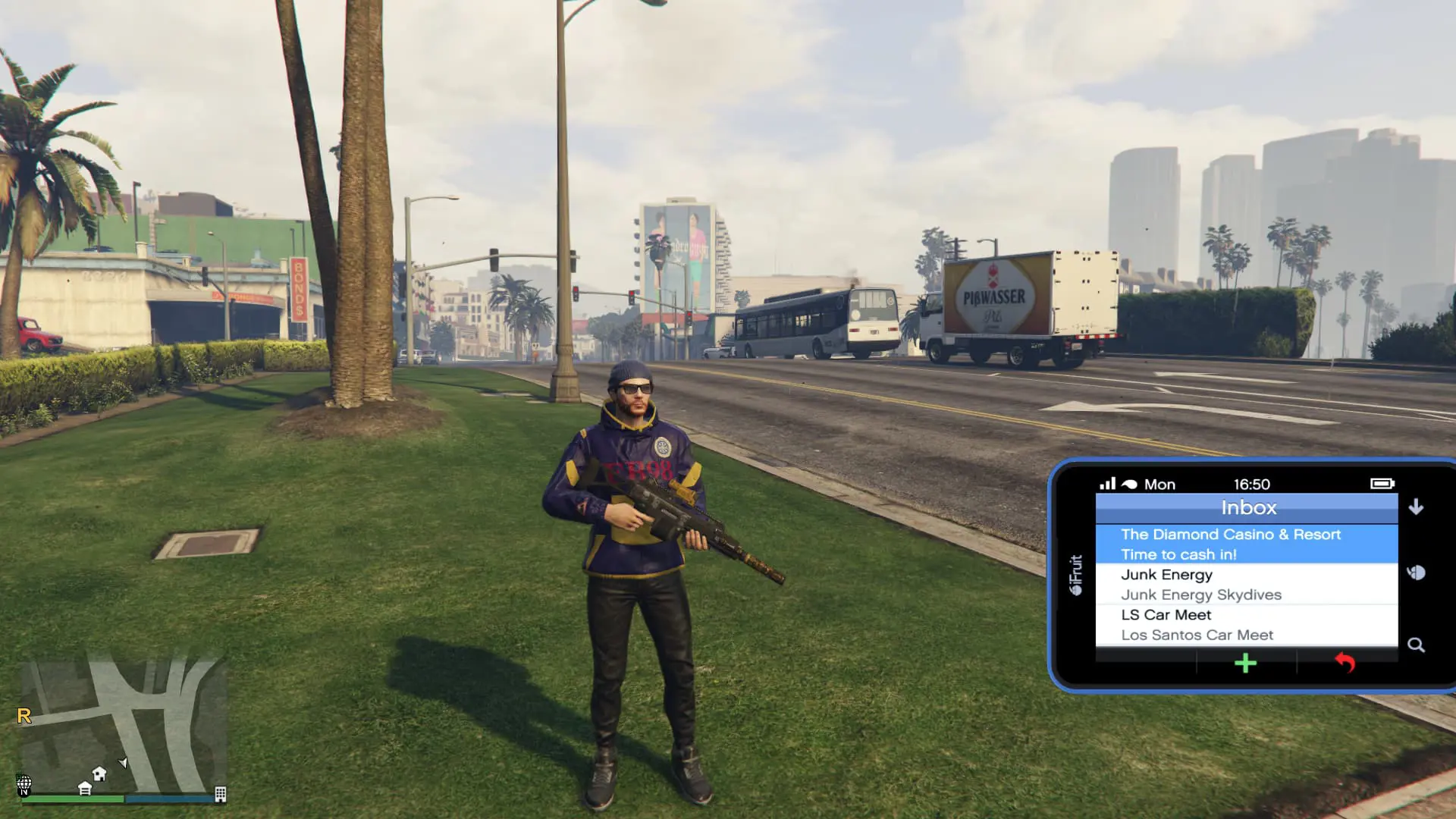
Task: Select the house icon on the minimap
Action: (x=99, y=774)
